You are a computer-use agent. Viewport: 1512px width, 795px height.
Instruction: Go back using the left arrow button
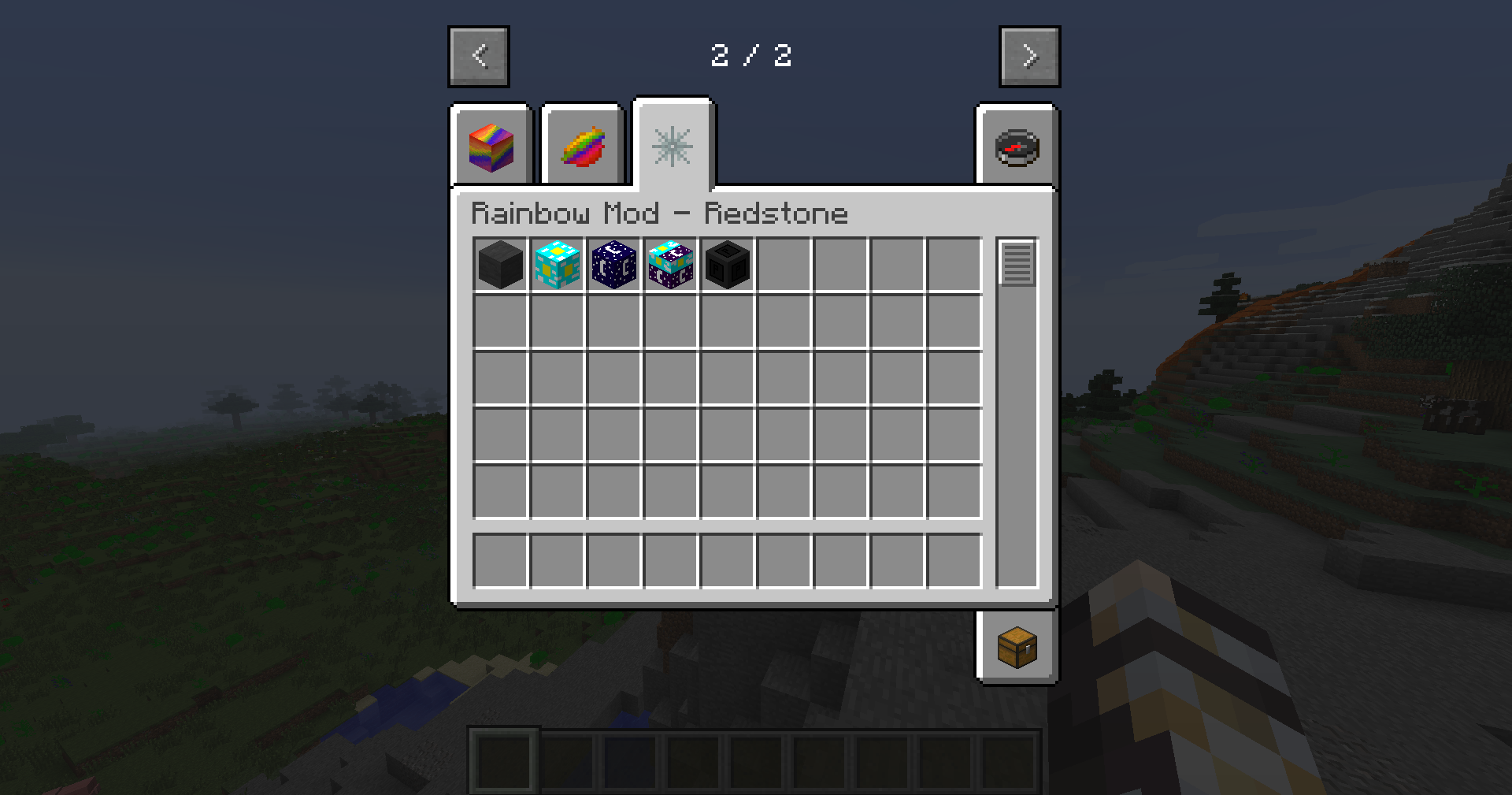(x=478, y=55)
